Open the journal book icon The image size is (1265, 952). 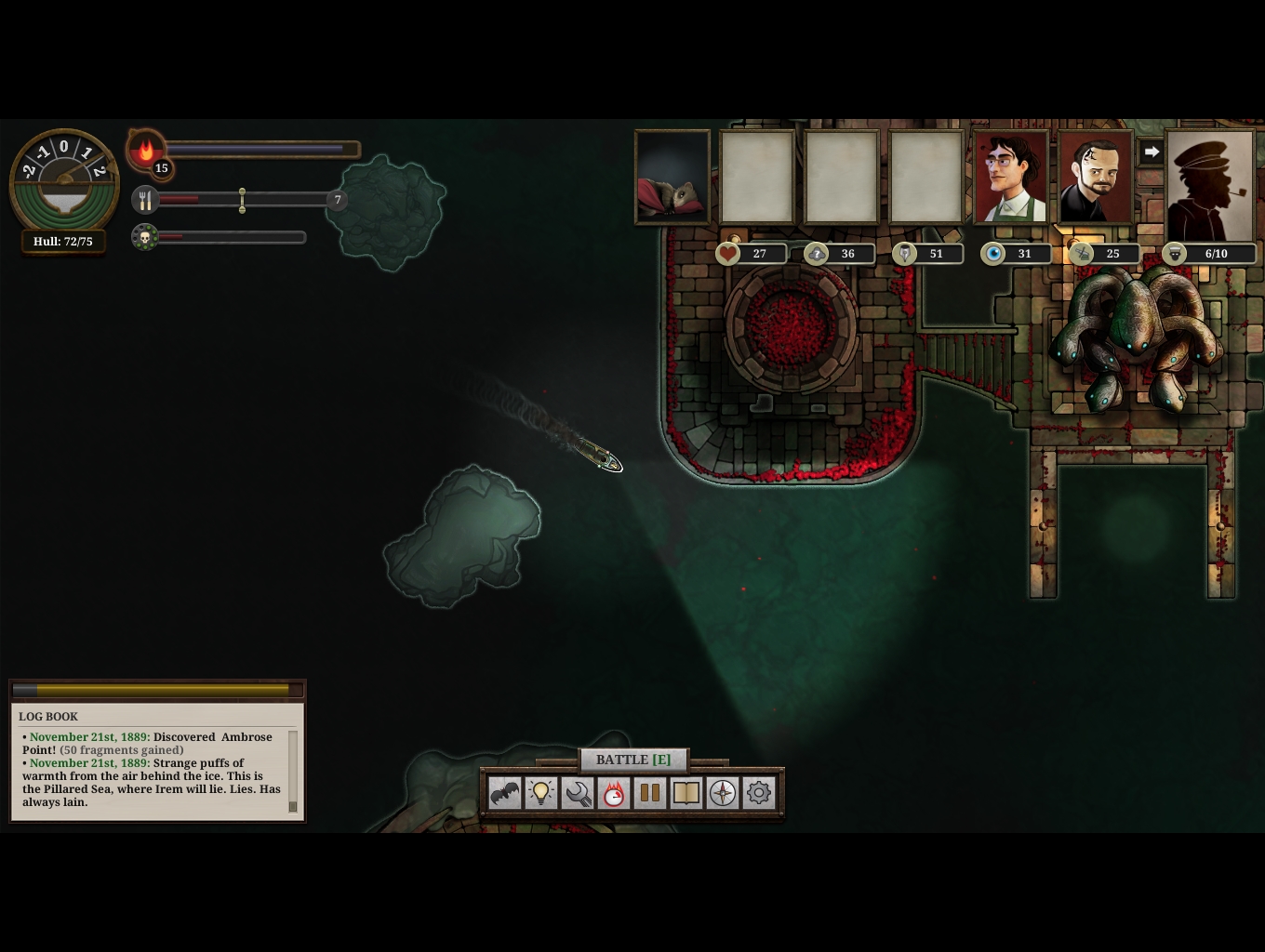tap(686, 793)
